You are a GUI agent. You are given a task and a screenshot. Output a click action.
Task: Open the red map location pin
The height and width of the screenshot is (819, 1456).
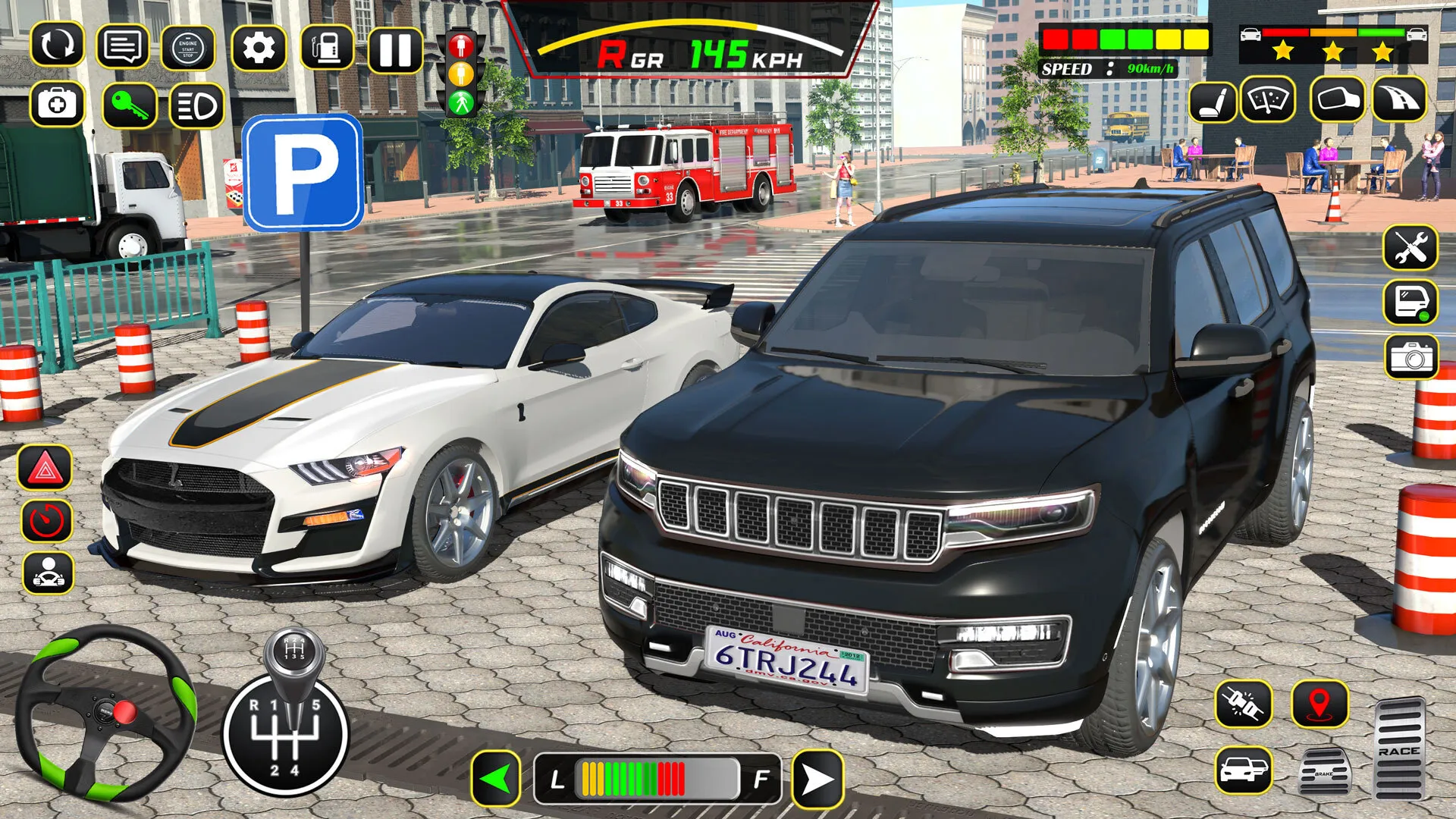click(x=1320, y=704)
